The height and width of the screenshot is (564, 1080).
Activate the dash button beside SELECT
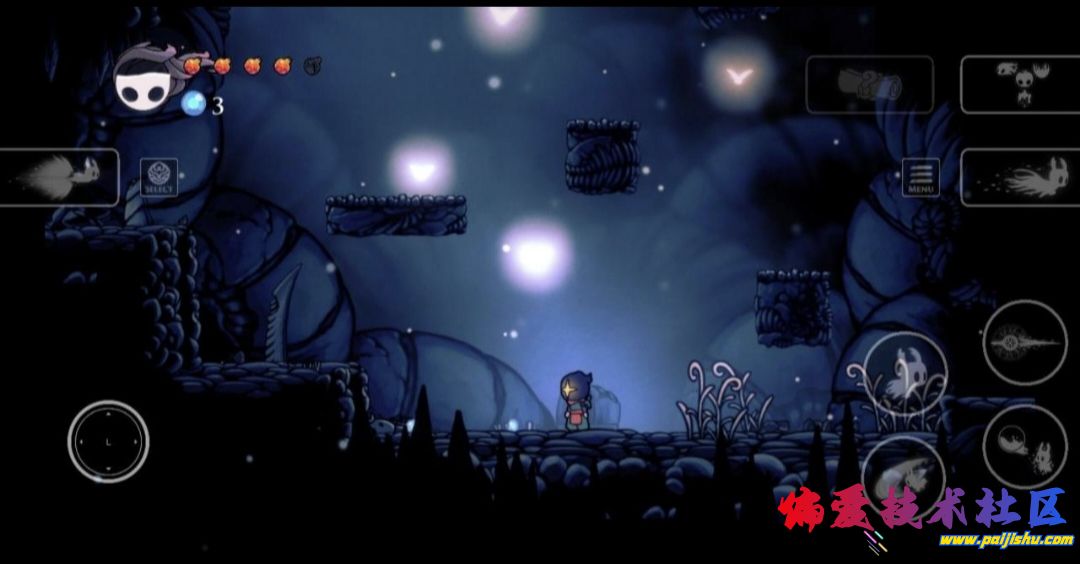[x=59, y=177]
